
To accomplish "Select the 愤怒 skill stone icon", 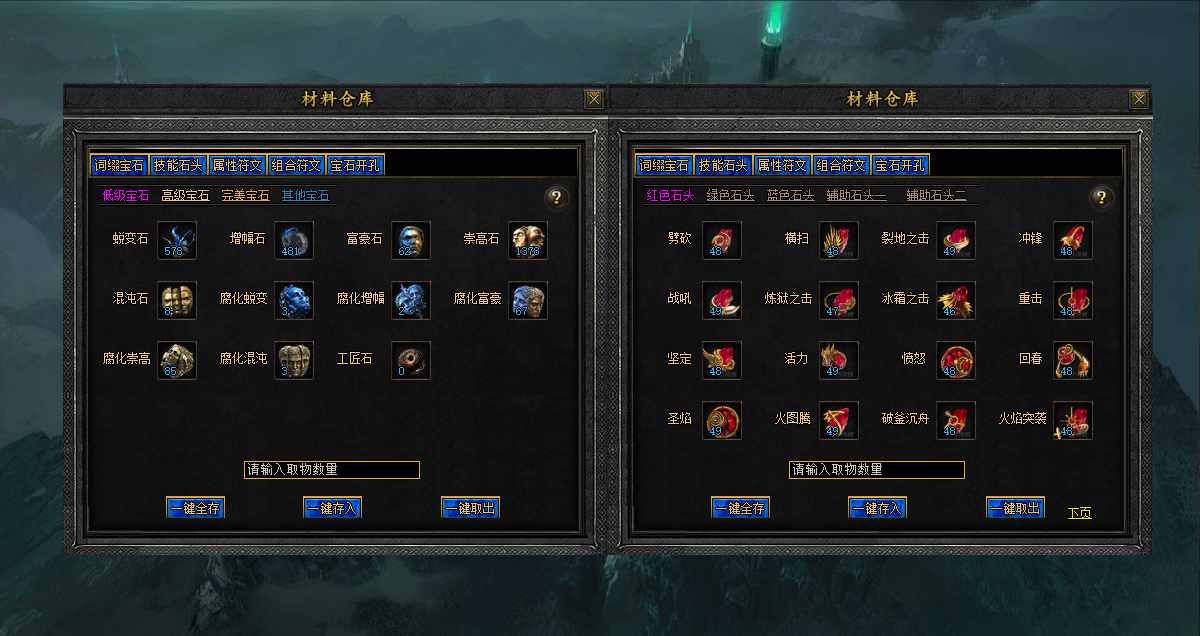I will coord(955,361).
